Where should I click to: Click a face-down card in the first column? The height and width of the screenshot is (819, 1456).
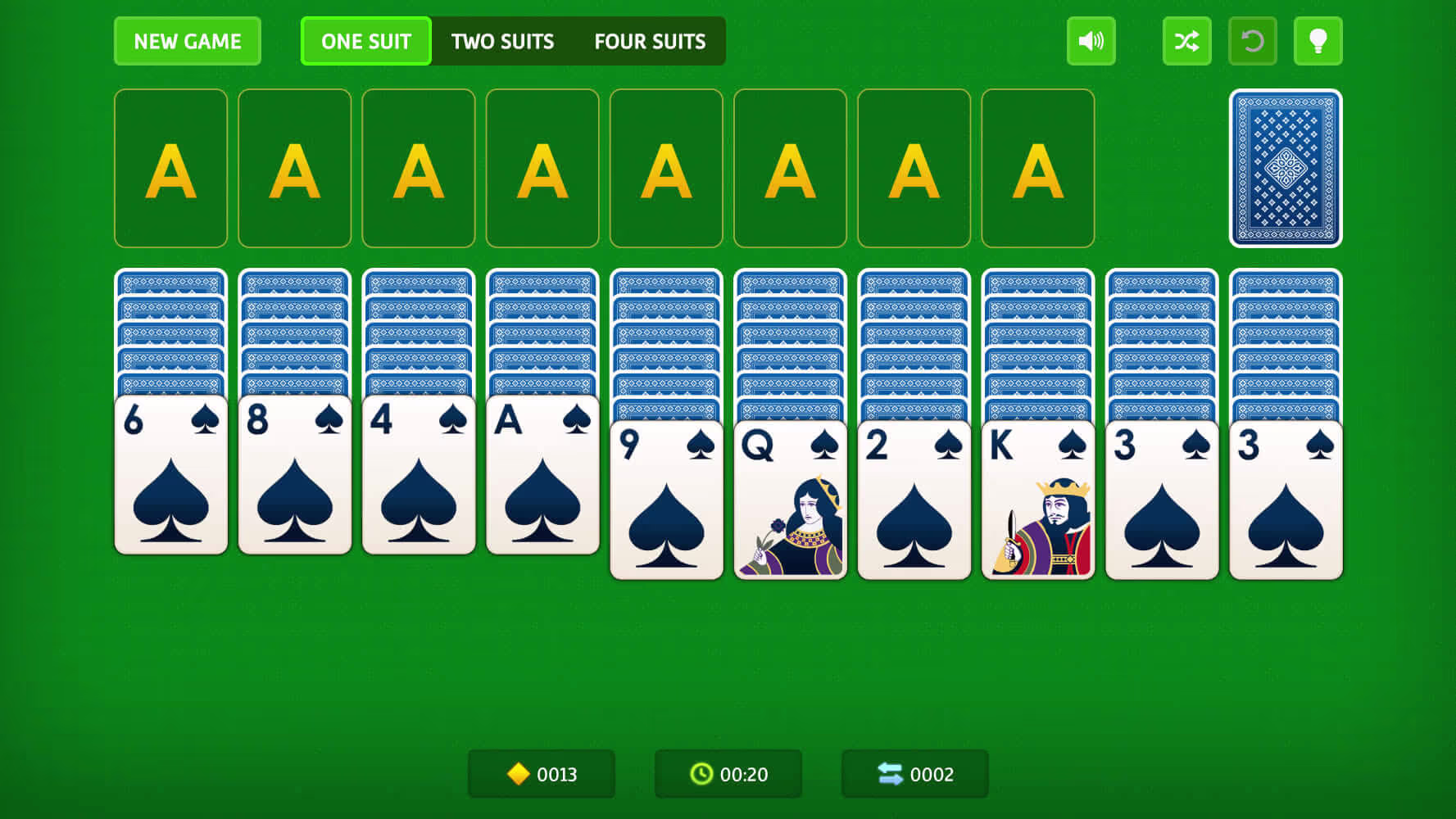pos(170,328)
